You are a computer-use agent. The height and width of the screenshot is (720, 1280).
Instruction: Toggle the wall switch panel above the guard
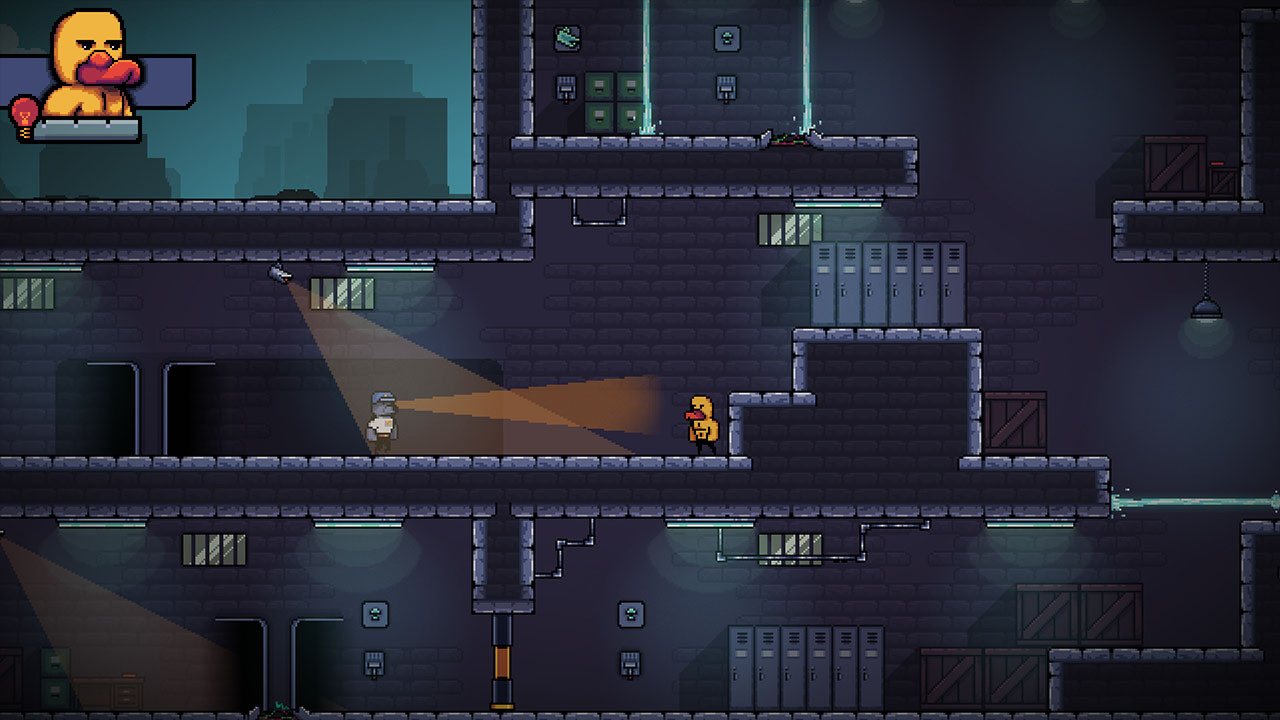pos(566,87)
